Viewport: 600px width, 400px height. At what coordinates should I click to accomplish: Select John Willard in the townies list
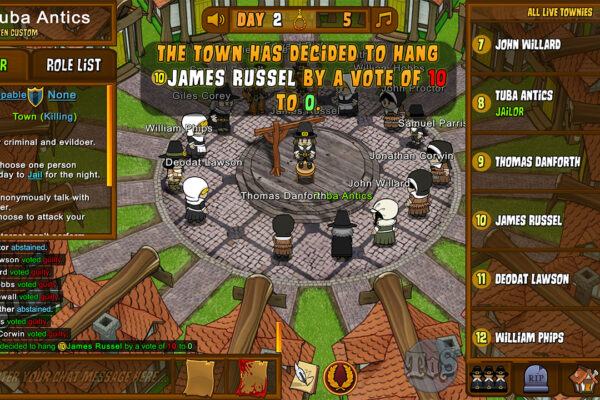532,44
